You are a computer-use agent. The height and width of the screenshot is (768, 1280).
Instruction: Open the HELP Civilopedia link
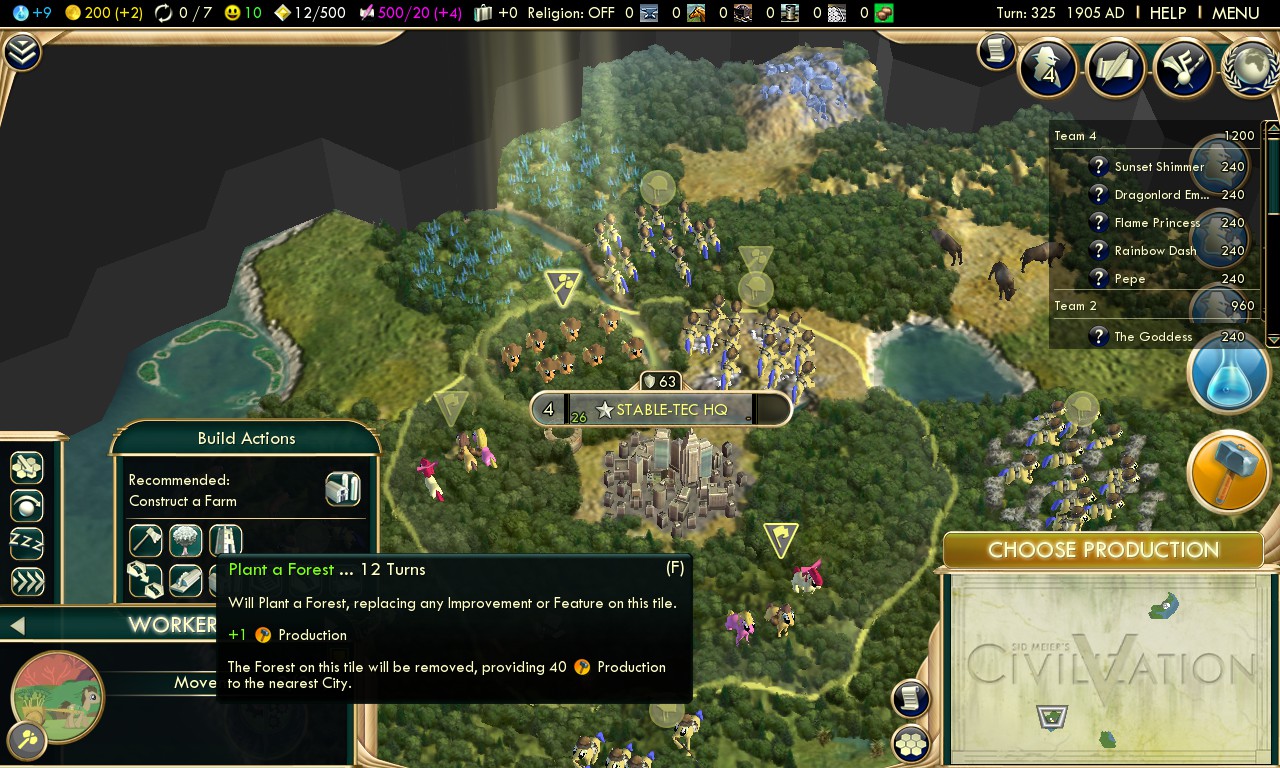(1167, 13)
